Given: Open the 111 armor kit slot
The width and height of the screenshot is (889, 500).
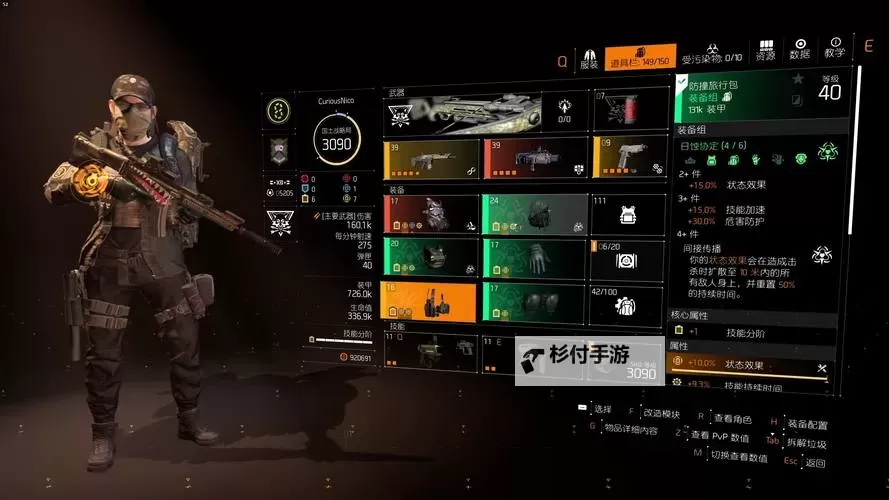Looking at the screenshot, I should coord(628,213).
